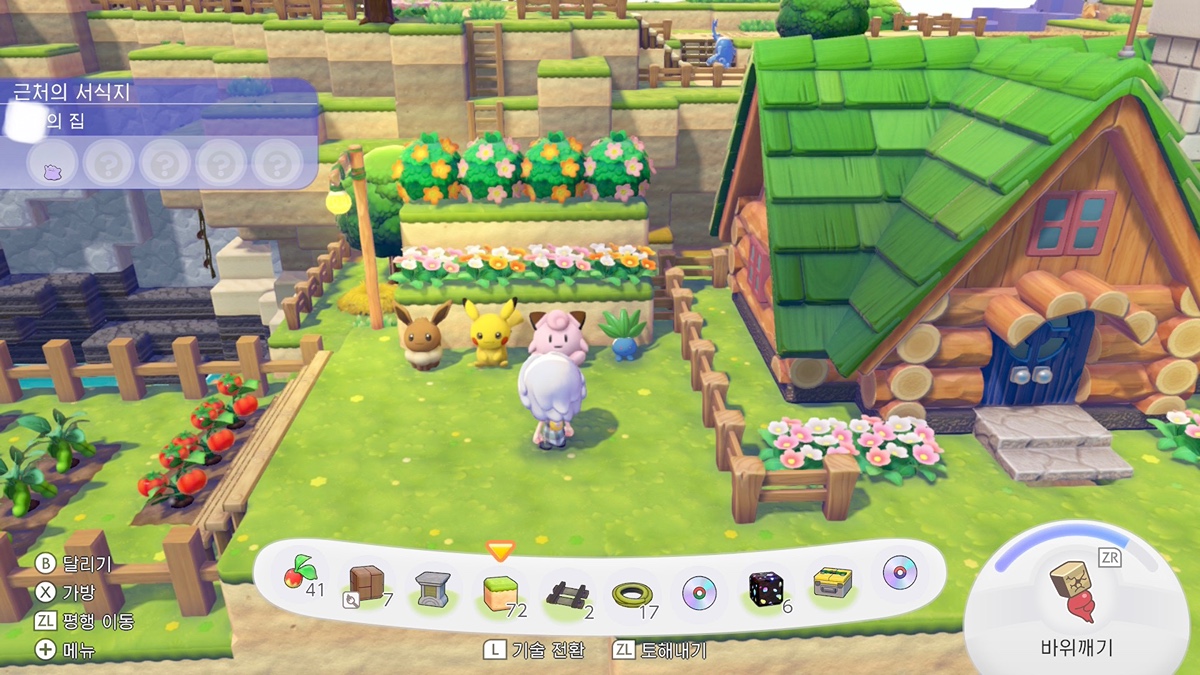
Task: Select the yellow-green chest hotbar item
Action: (832, 584)
